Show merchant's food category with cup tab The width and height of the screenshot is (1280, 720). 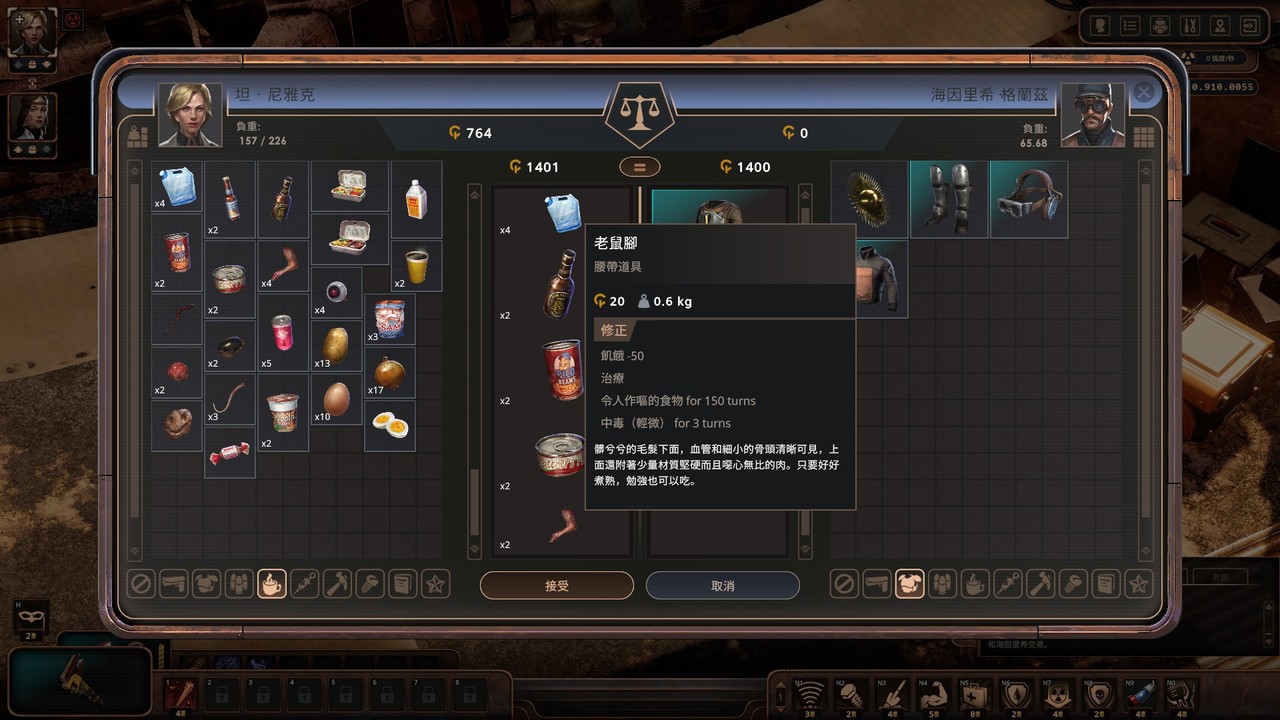coord(974,584)
